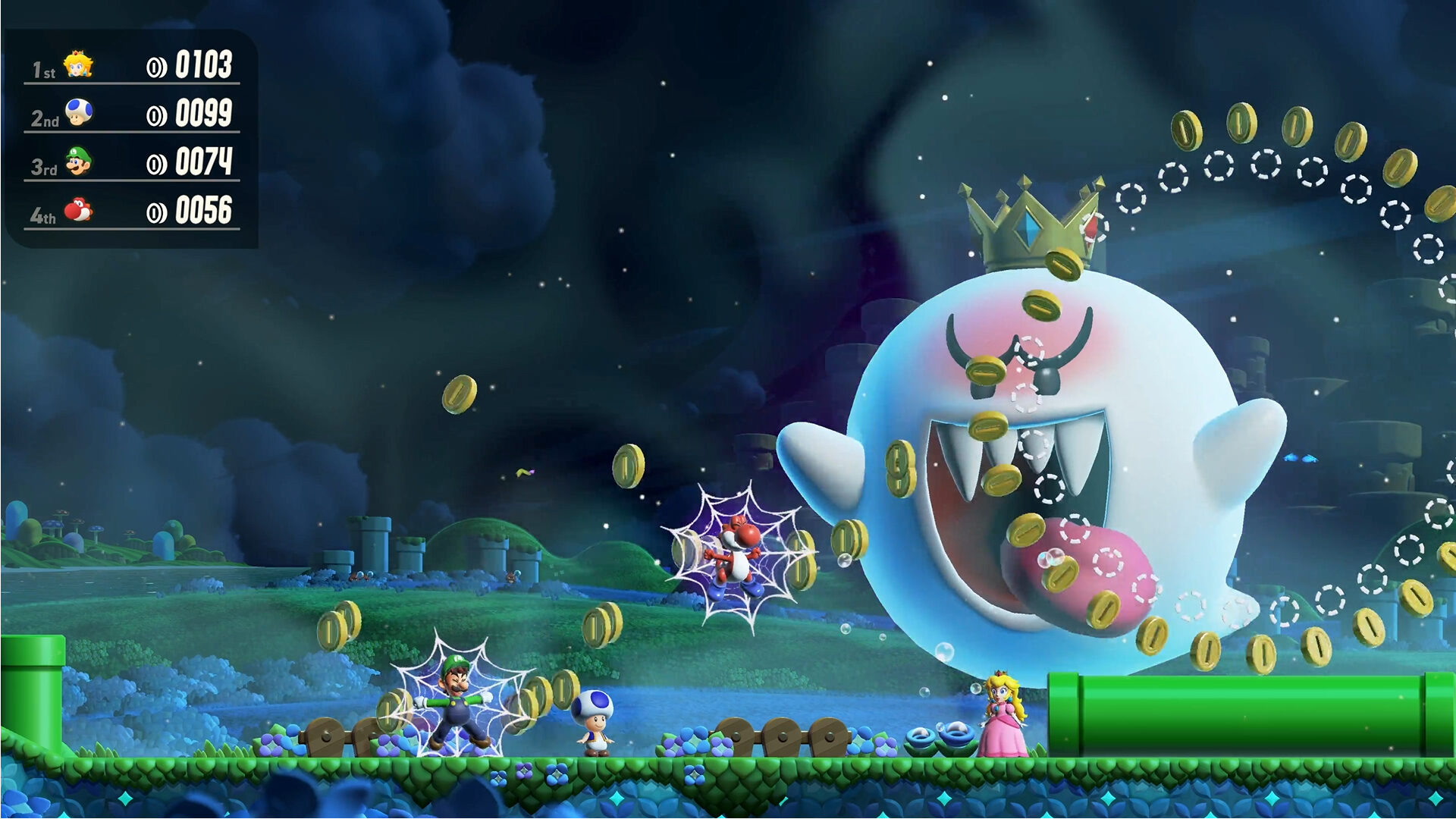Pick Red Yoshi's icon in the 4th place row
The width and height of the screenshot is (1456, 819).
(x=78, y=209)
